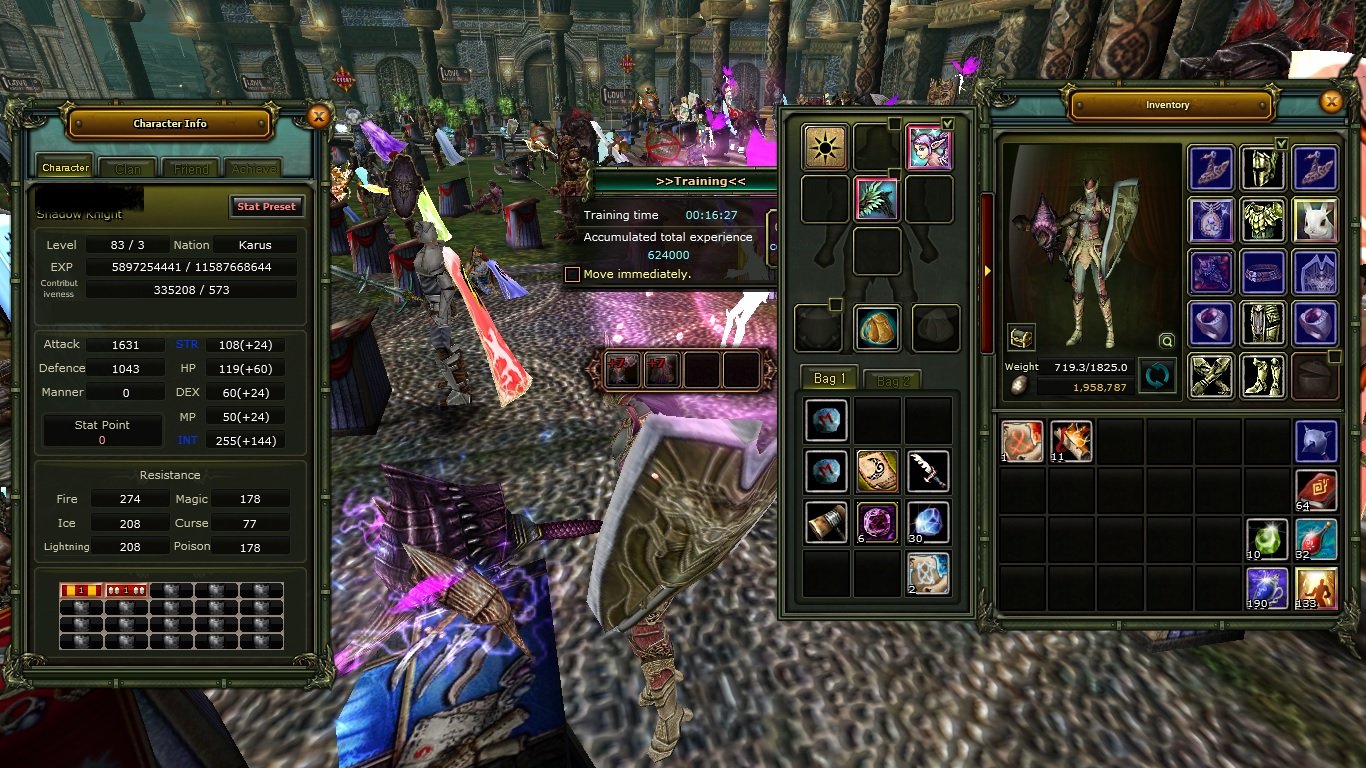Click the golden sun emblem item icon

[825, 147]
